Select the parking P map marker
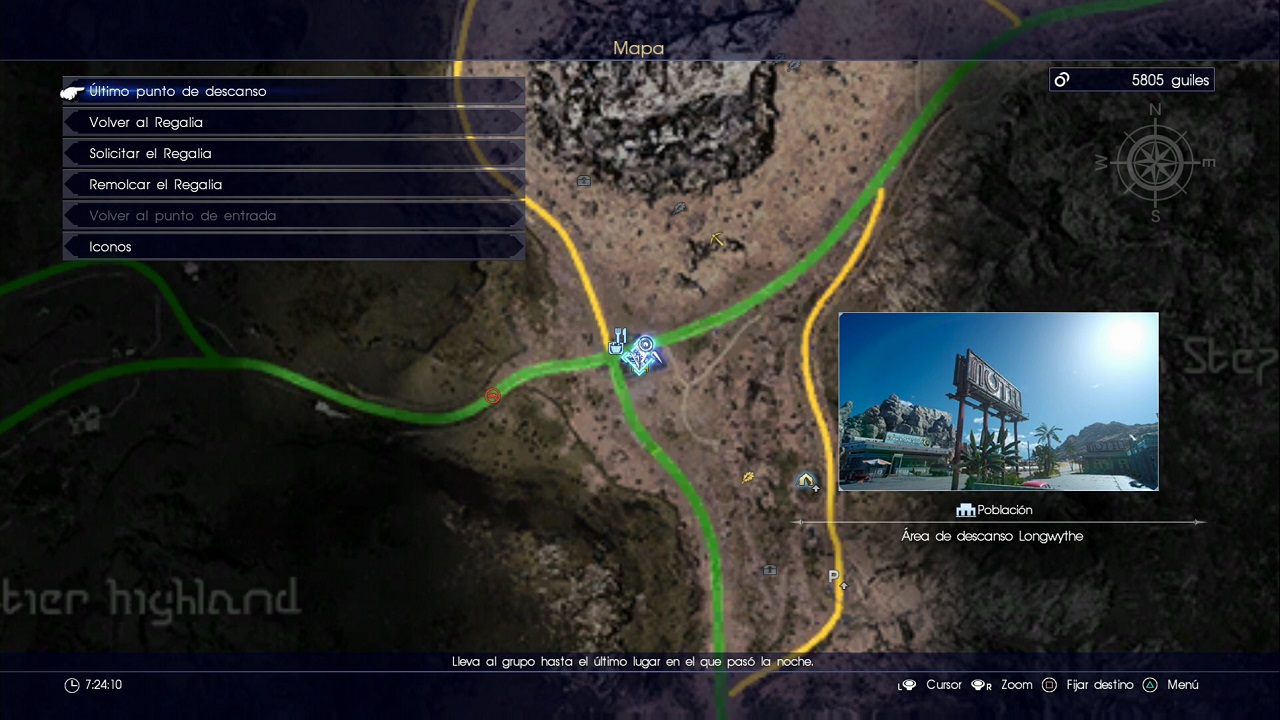This screenshot has height=720, width=1280. pos(835,578)
